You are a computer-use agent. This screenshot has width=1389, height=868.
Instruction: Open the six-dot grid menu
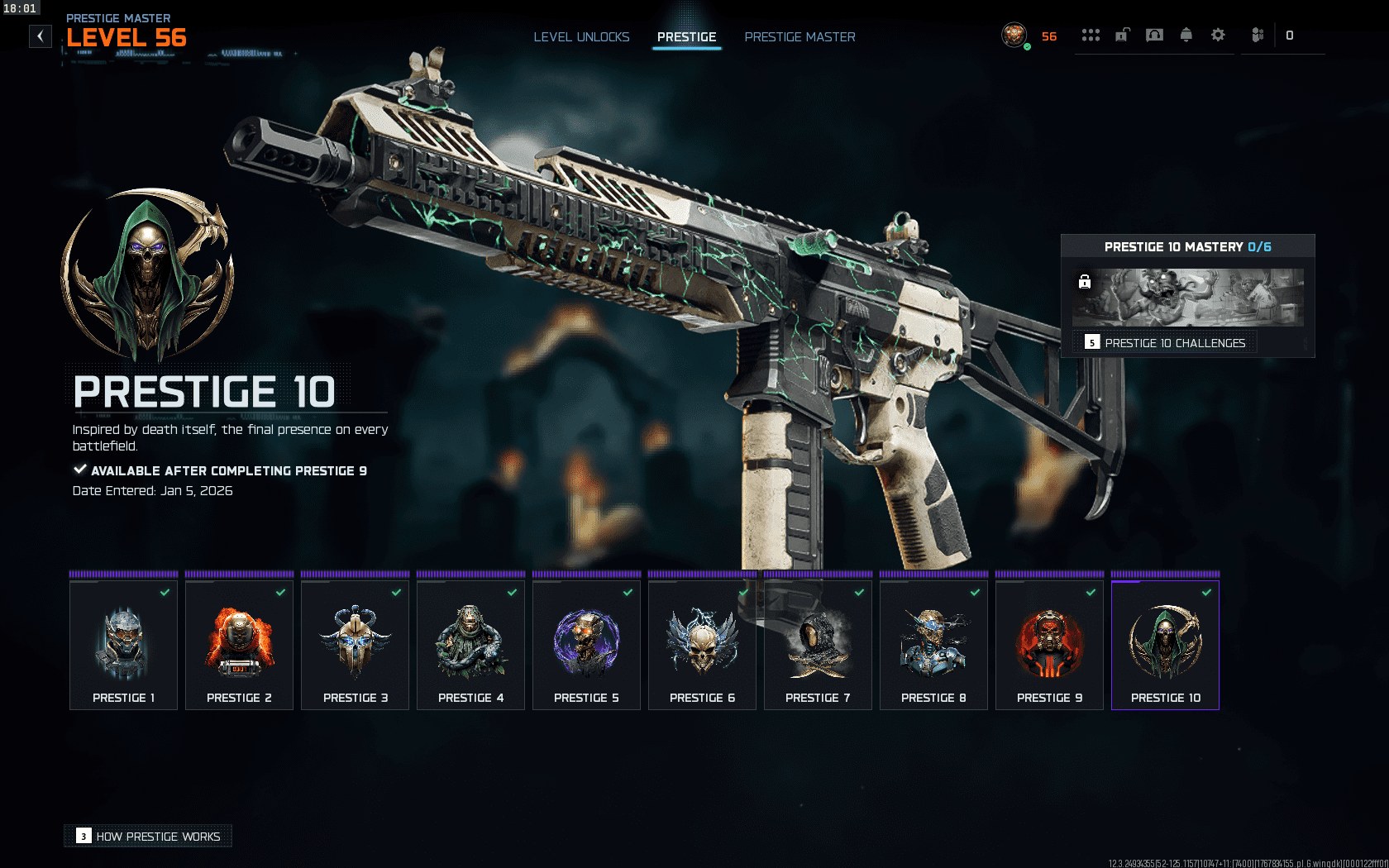1091,36
